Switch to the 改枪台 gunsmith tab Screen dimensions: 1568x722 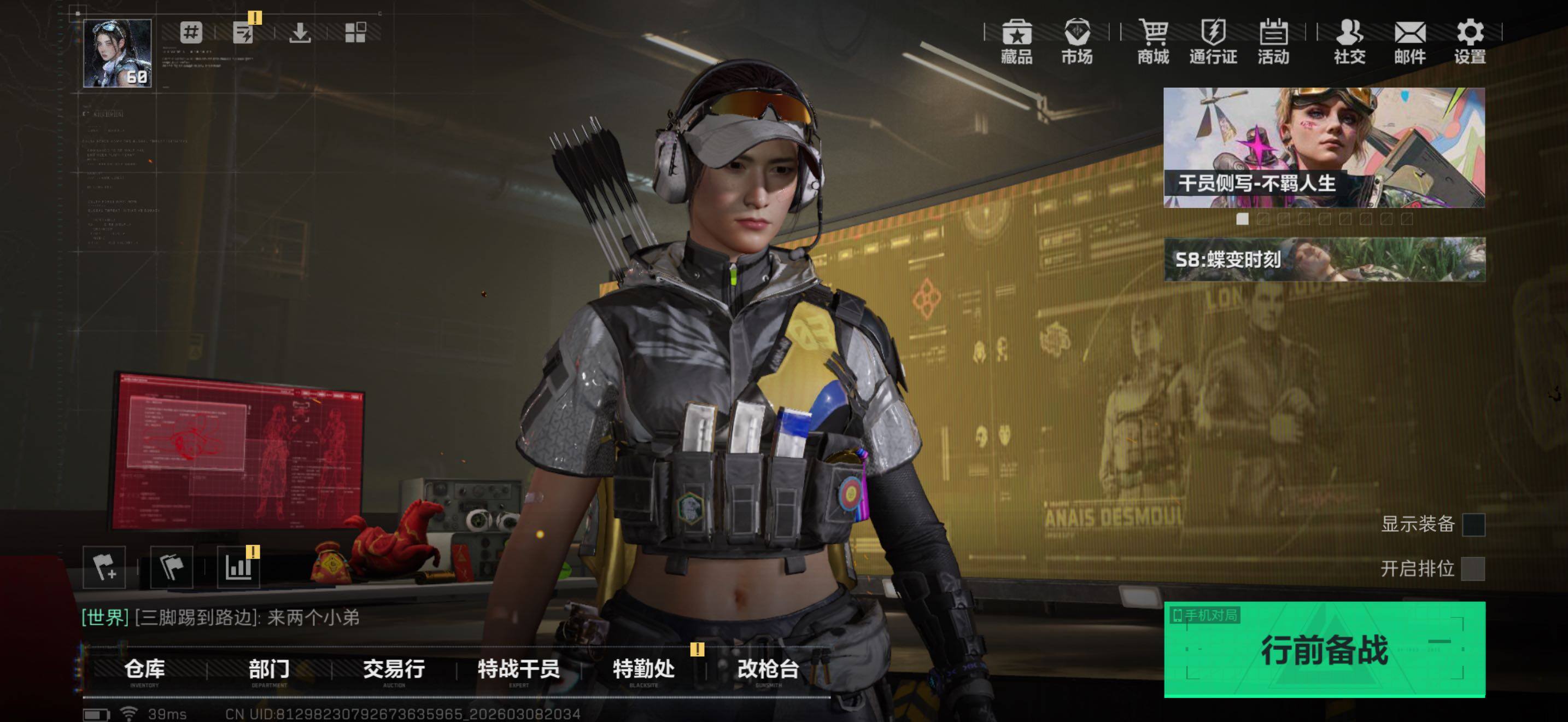(x=768, y=669)
